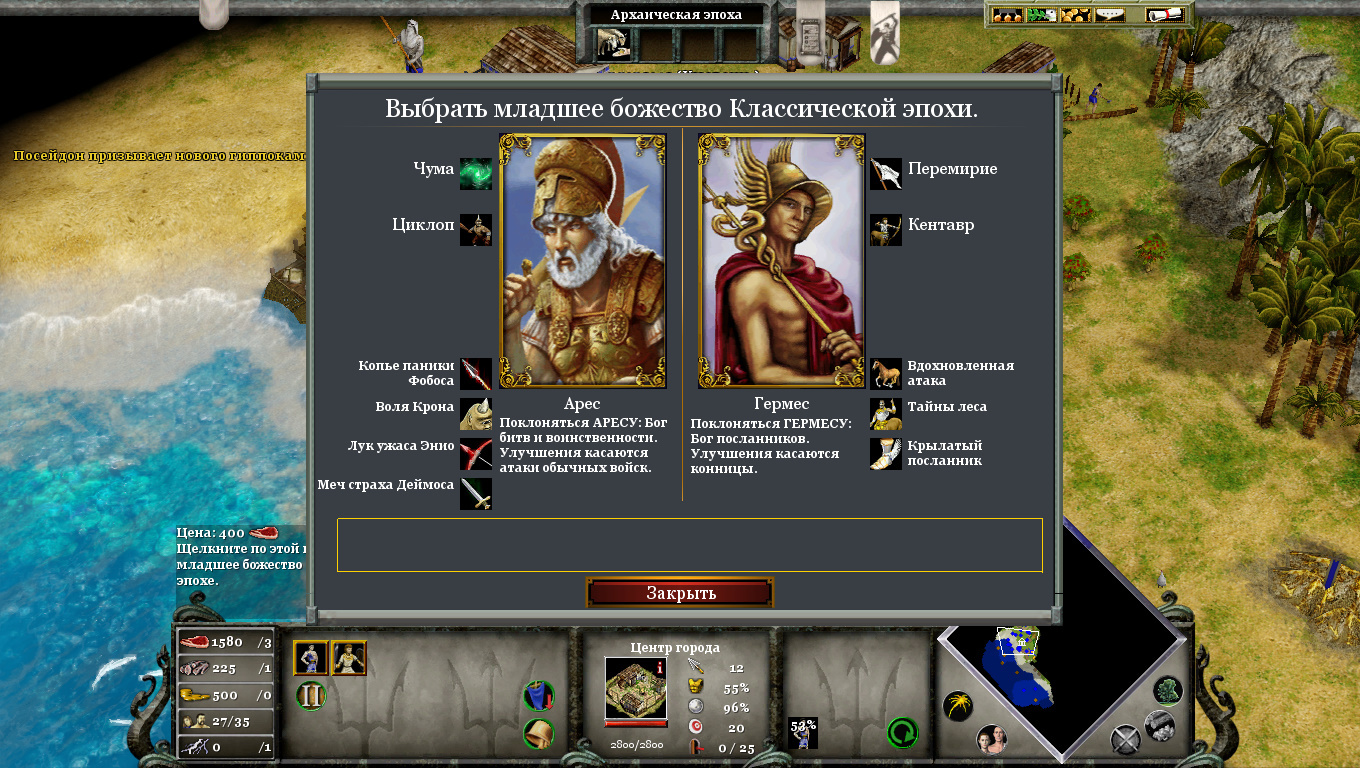
Task: Select the Spear of Panic of Phobos upgrade
Action: click(475, 373)
